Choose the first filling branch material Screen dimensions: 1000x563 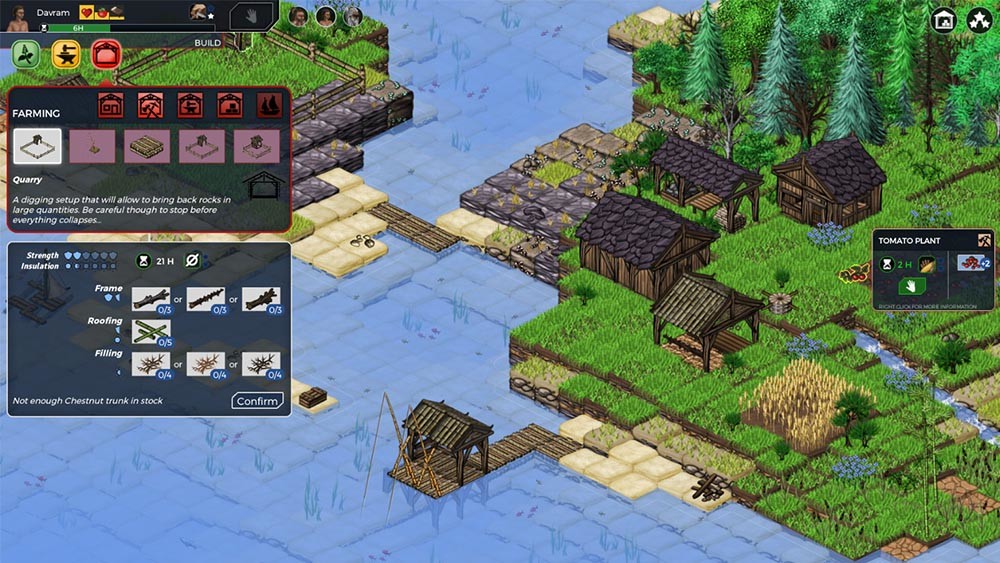[x=151, y=364]
